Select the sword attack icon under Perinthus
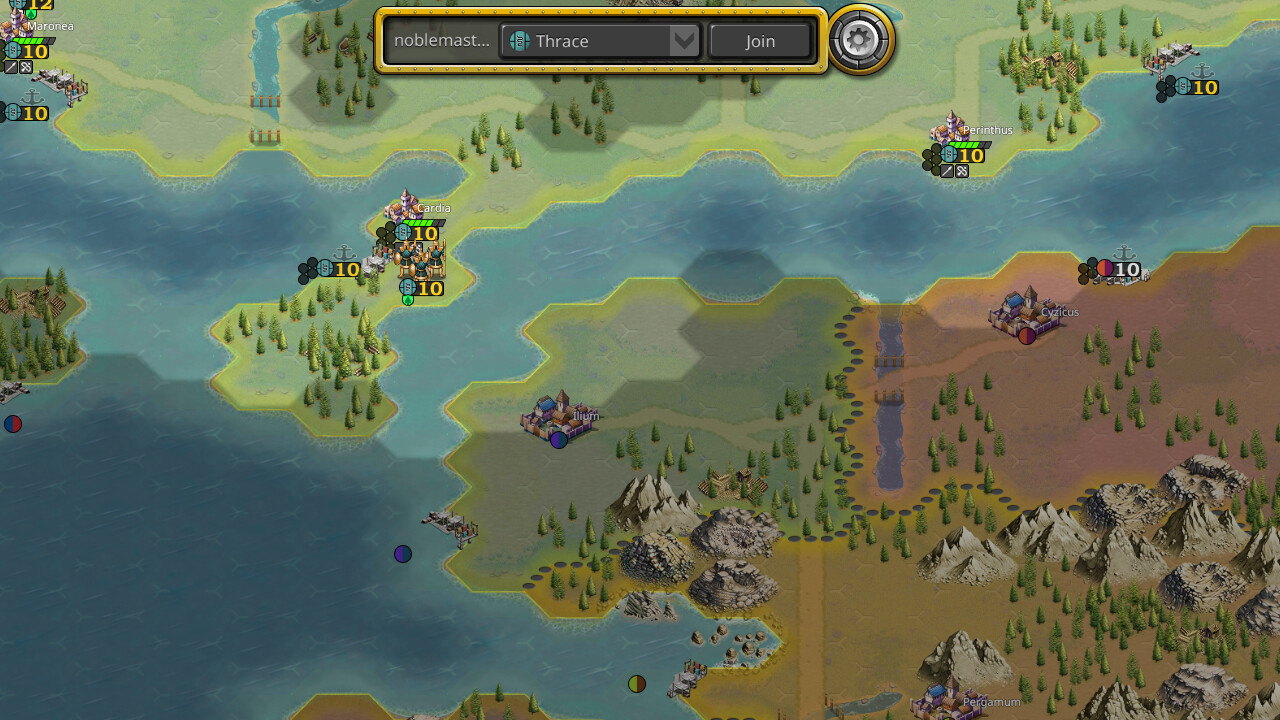Image resolution: width=1280 pixels, height=720 pixels. [x=947, y=171]
